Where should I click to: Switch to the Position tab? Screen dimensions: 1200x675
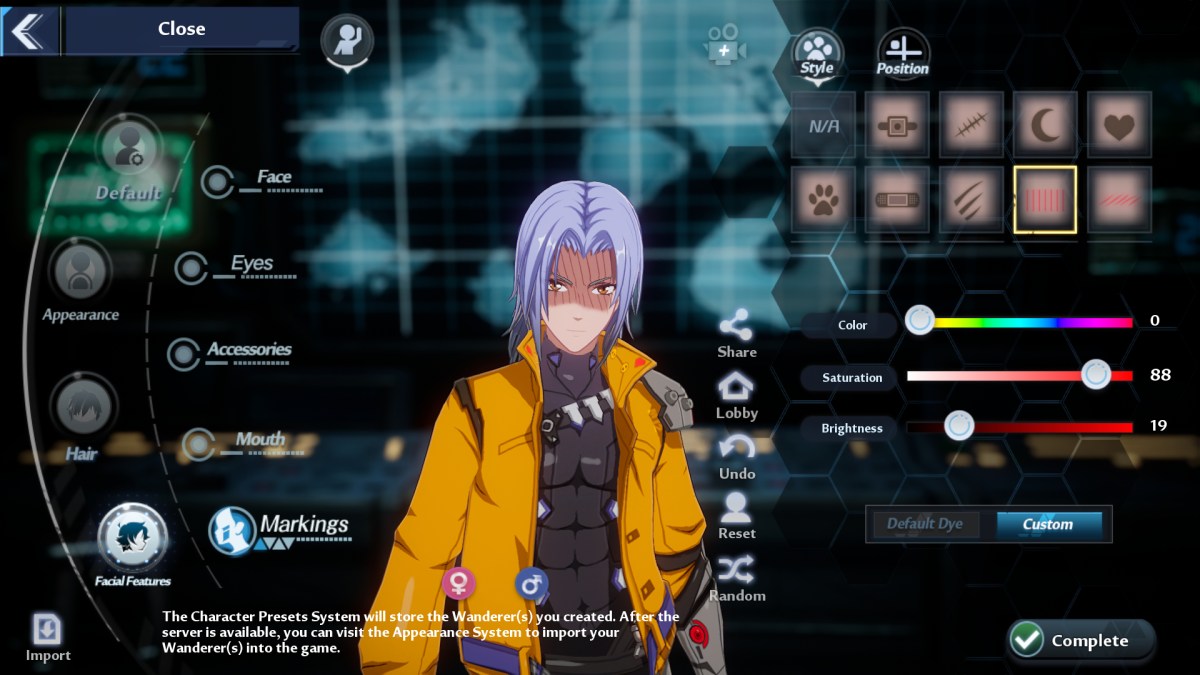903,53
